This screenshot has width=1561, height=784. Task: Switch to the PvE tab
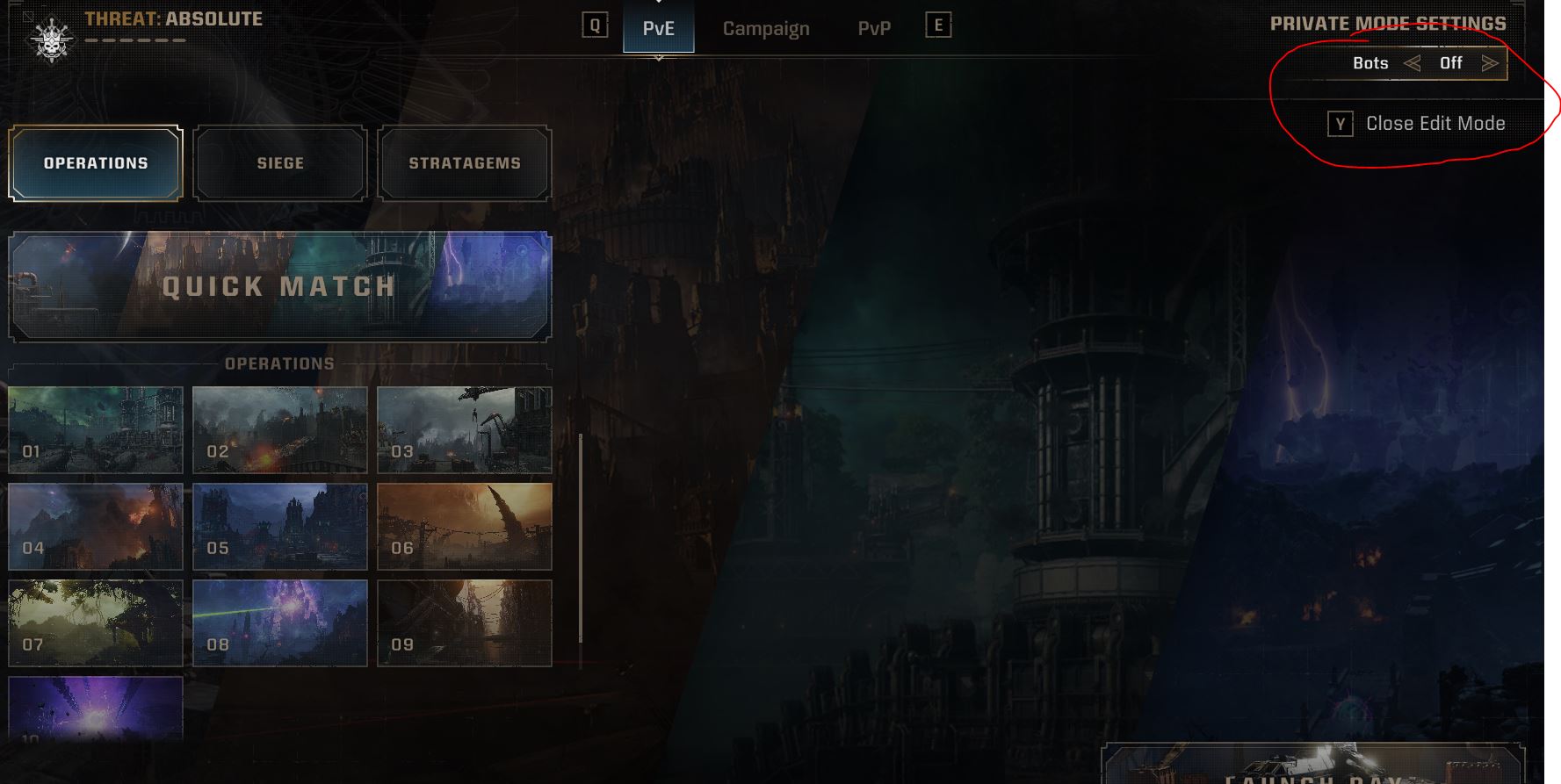658,27
